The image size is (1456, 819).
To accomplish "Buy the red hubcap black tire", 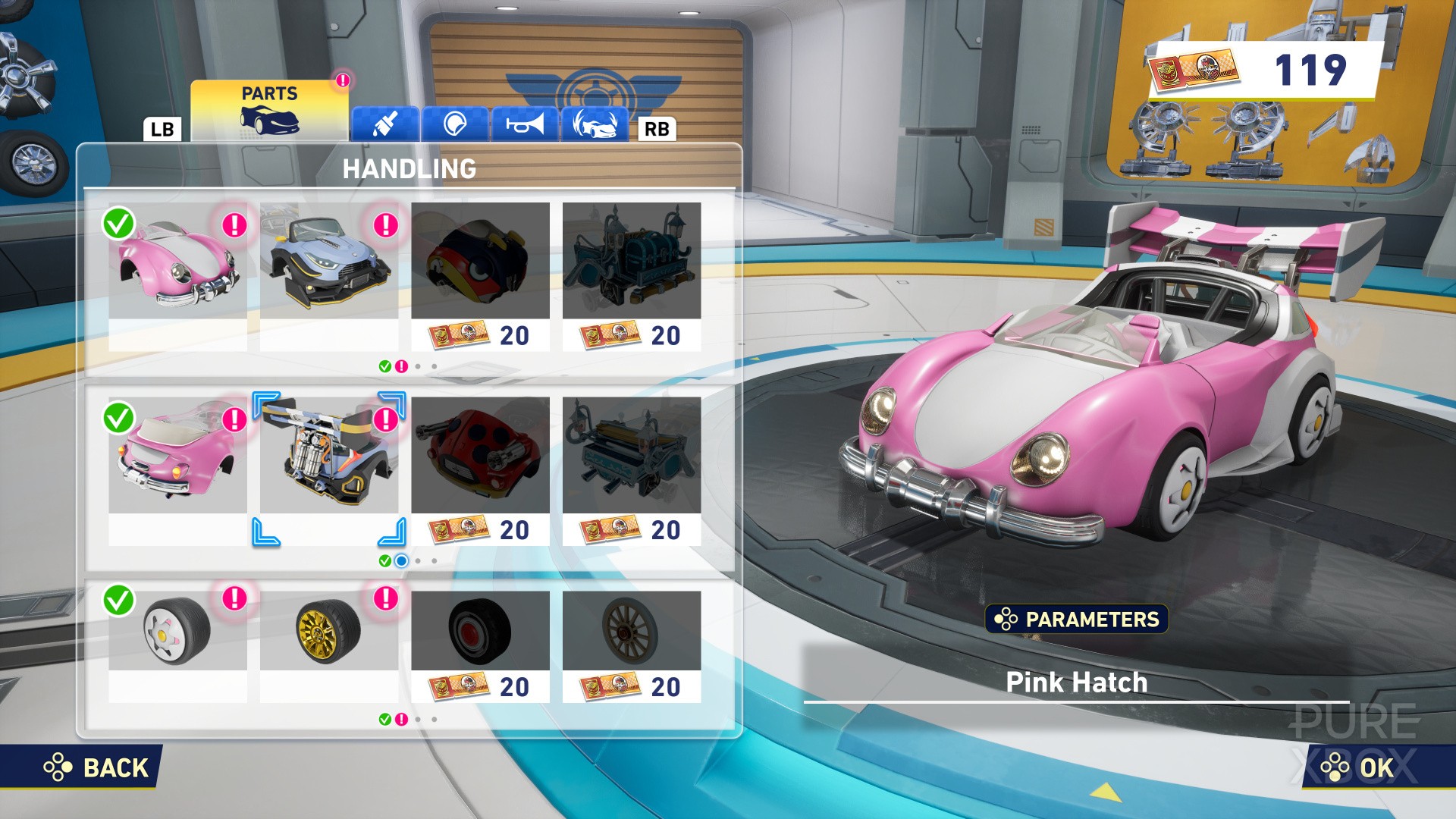I will coord(480,646).
